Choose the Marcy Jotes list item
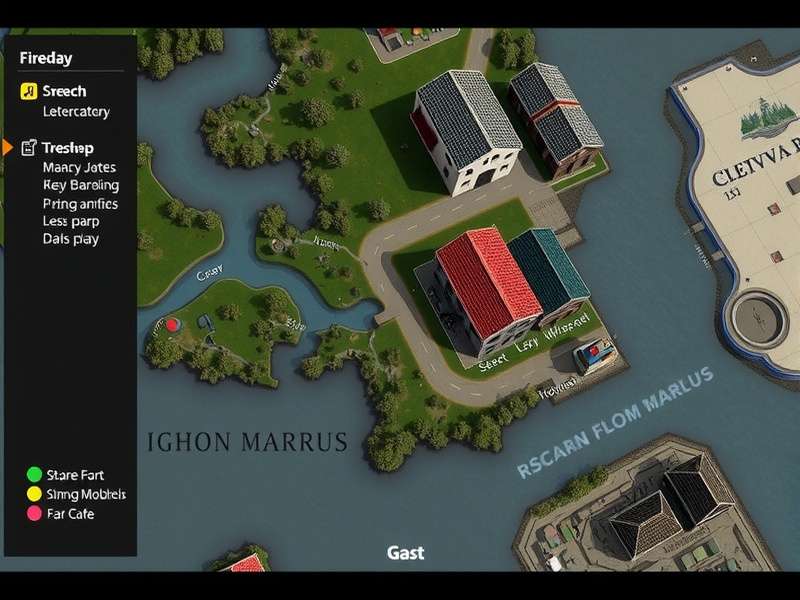 79,168
